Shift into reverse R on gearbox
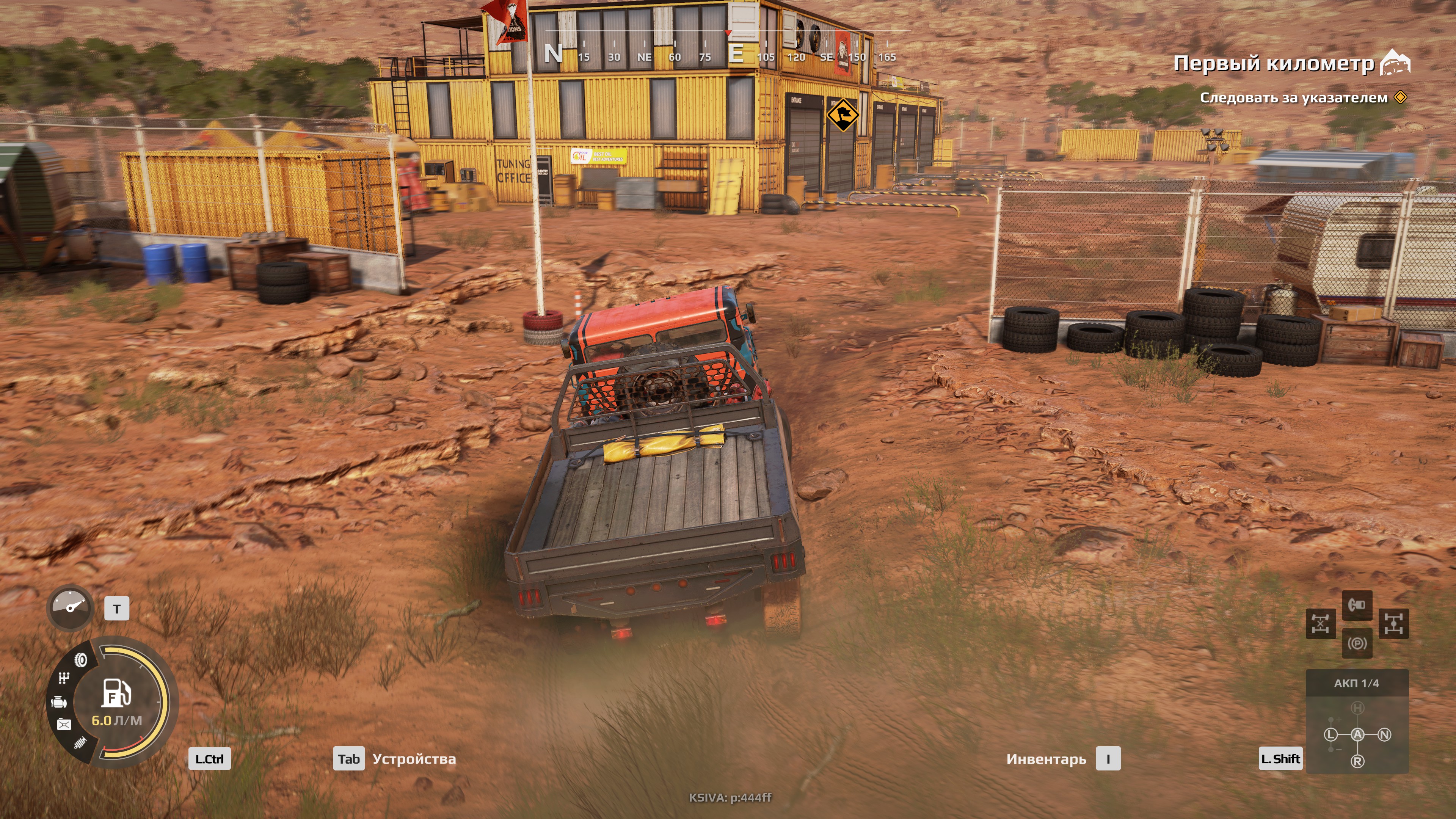 [x=1357, y=761]
